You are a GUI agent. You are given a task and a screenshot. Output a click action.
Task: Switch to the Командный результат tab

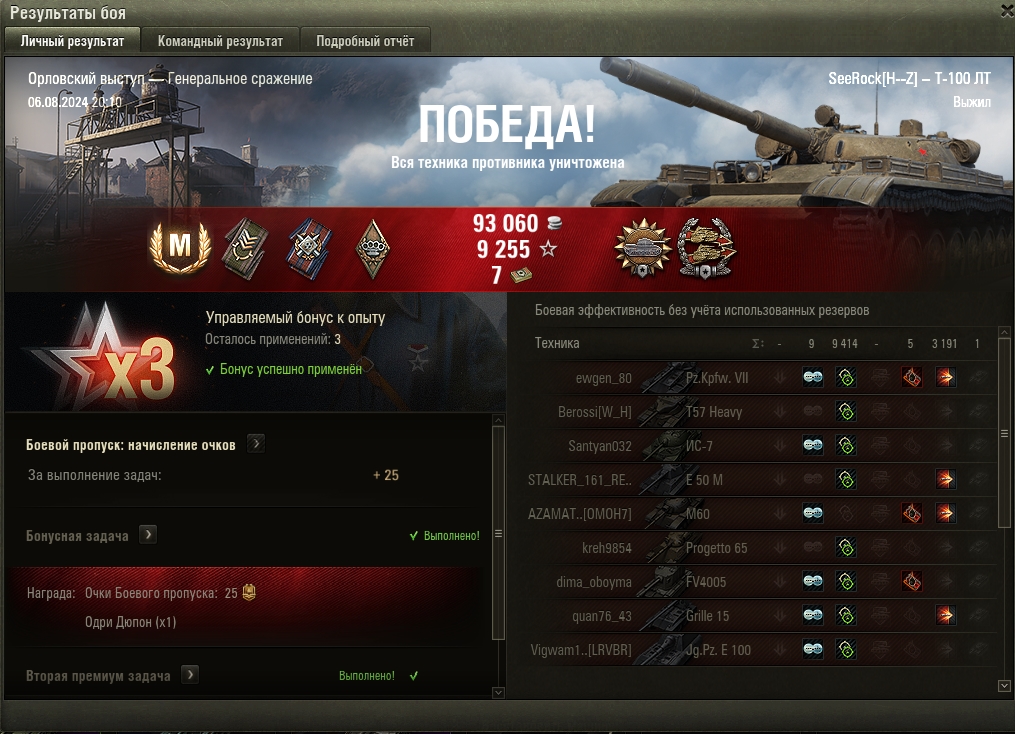[x=213, y=41]
